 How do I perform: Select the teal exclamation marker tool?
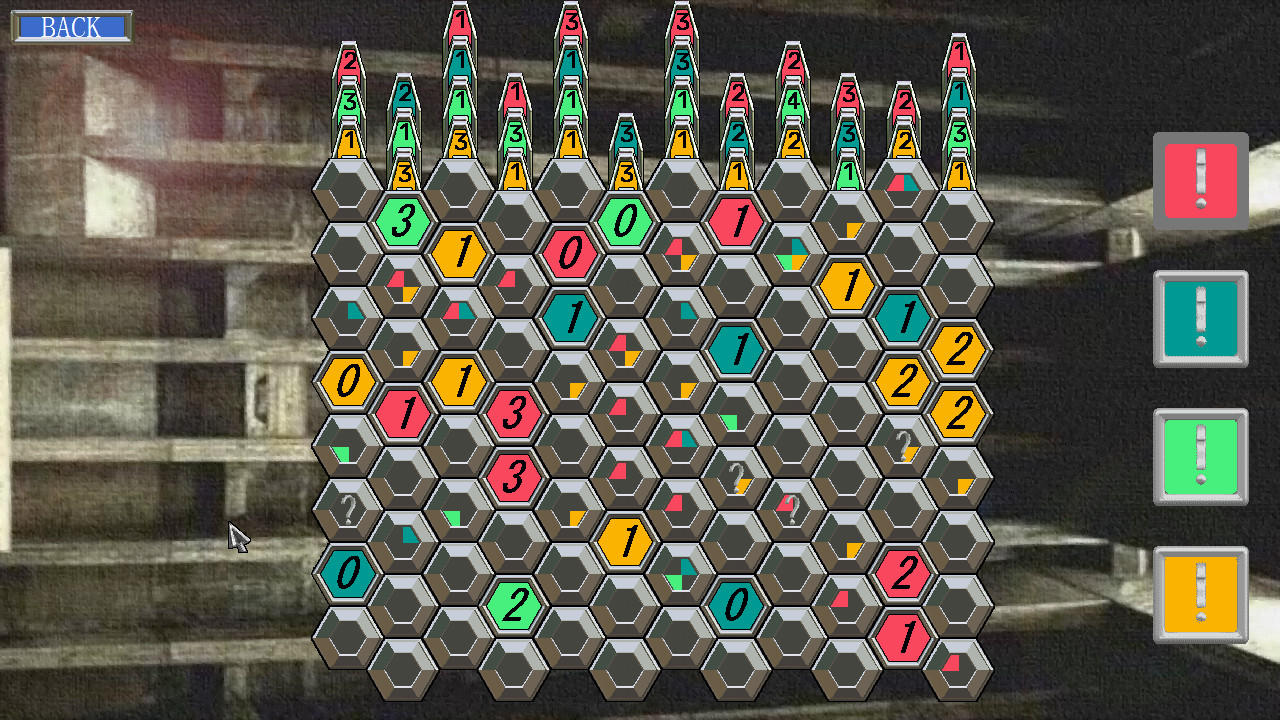coord(1200,319)
